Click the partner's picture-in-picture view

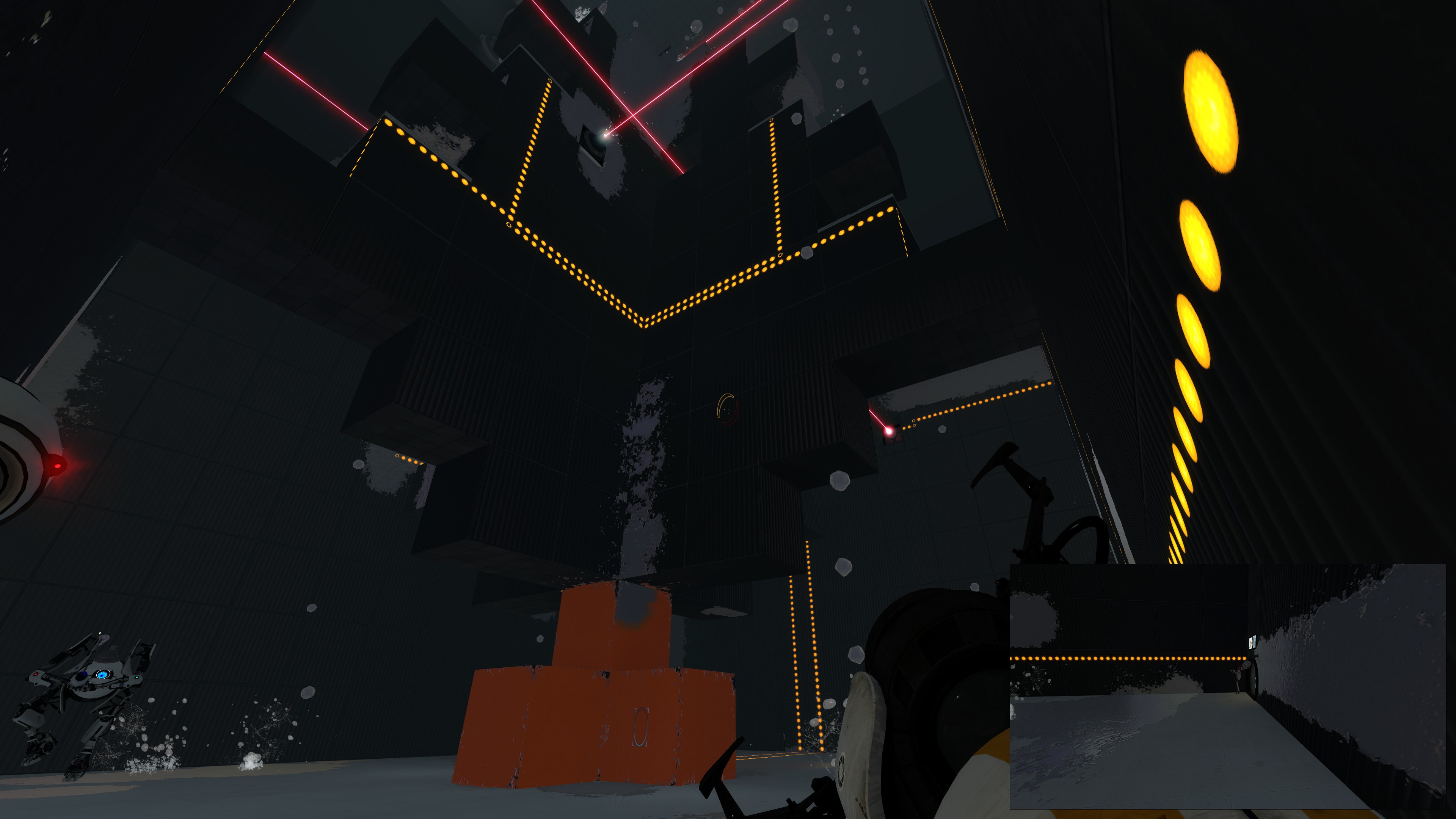(x=1227, y=686)
